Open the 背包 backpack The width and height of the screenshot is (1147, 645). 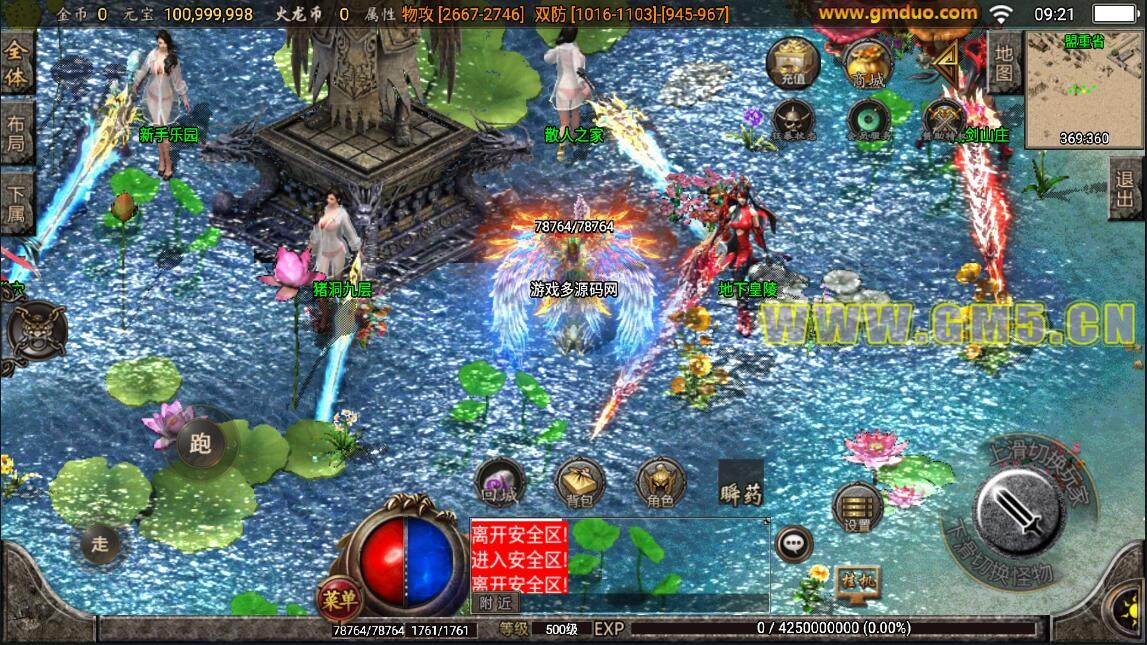pos(580,484)
